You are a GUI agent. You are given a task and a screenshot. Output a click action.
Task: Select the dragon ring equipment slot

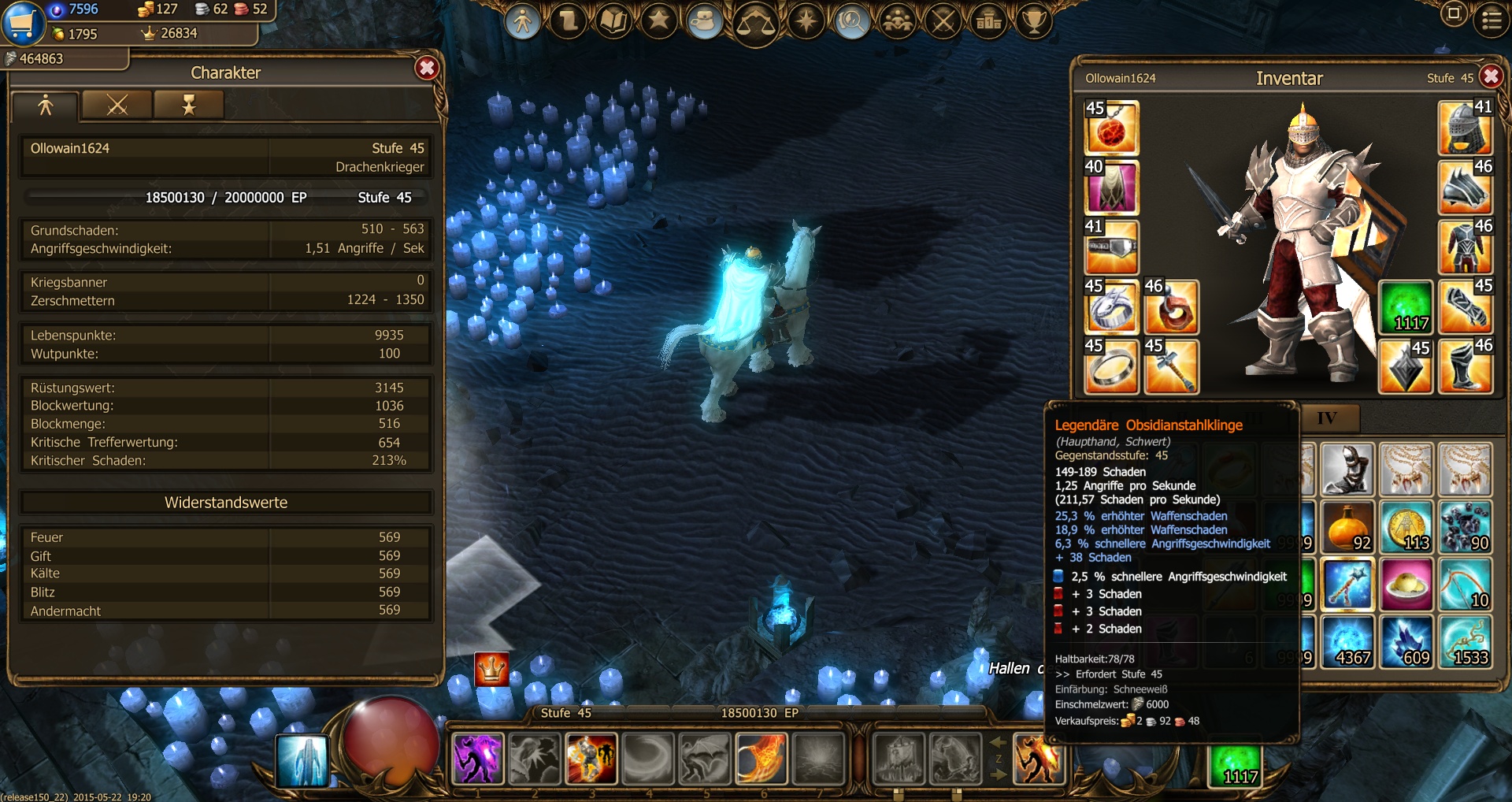(x=1111, y=307)
